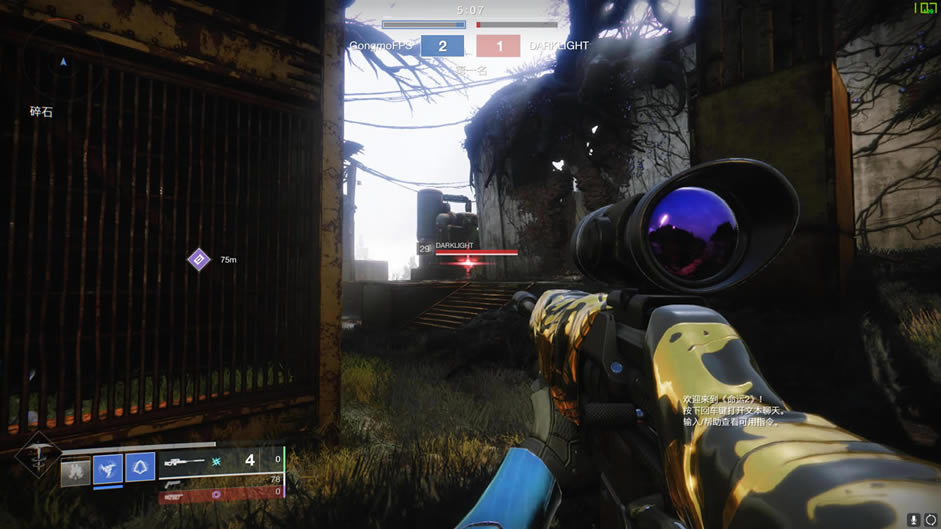Select the purple objective waypoint marker
Screen dimensions: 941x529
point(199,260)
